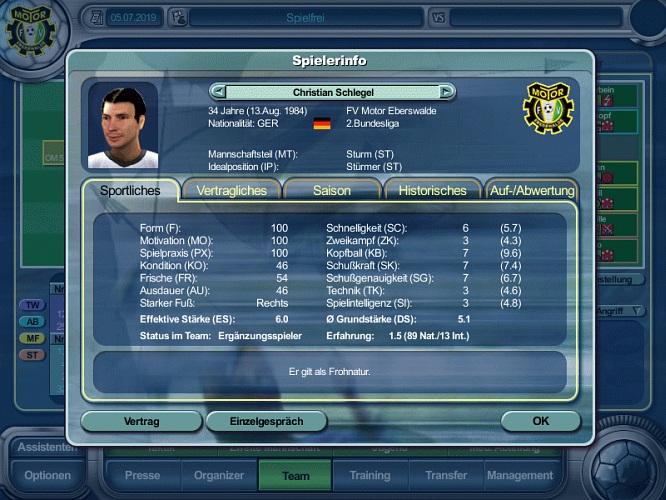Open the Presse menu

tap(142, 476)
